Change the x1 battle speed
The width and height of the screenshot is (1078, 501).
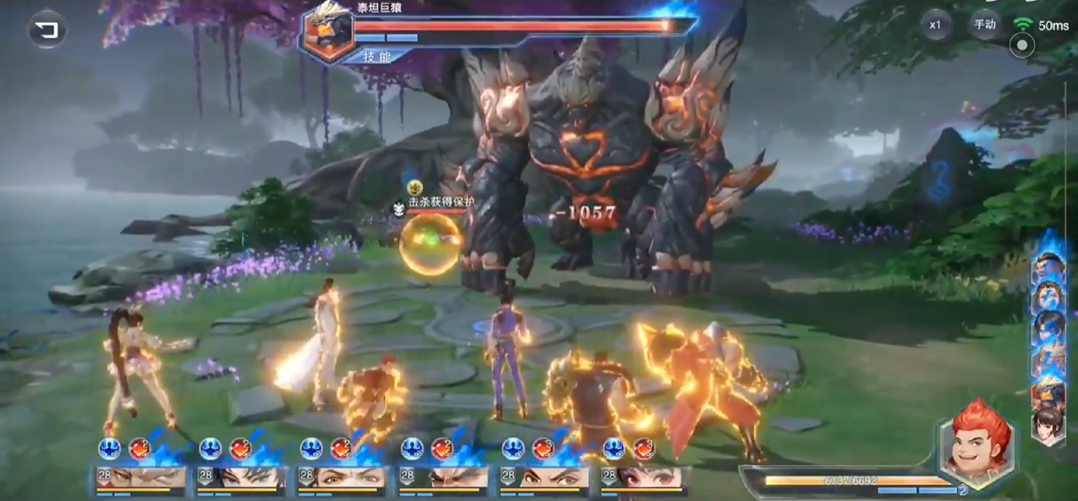tap(936, 25)
